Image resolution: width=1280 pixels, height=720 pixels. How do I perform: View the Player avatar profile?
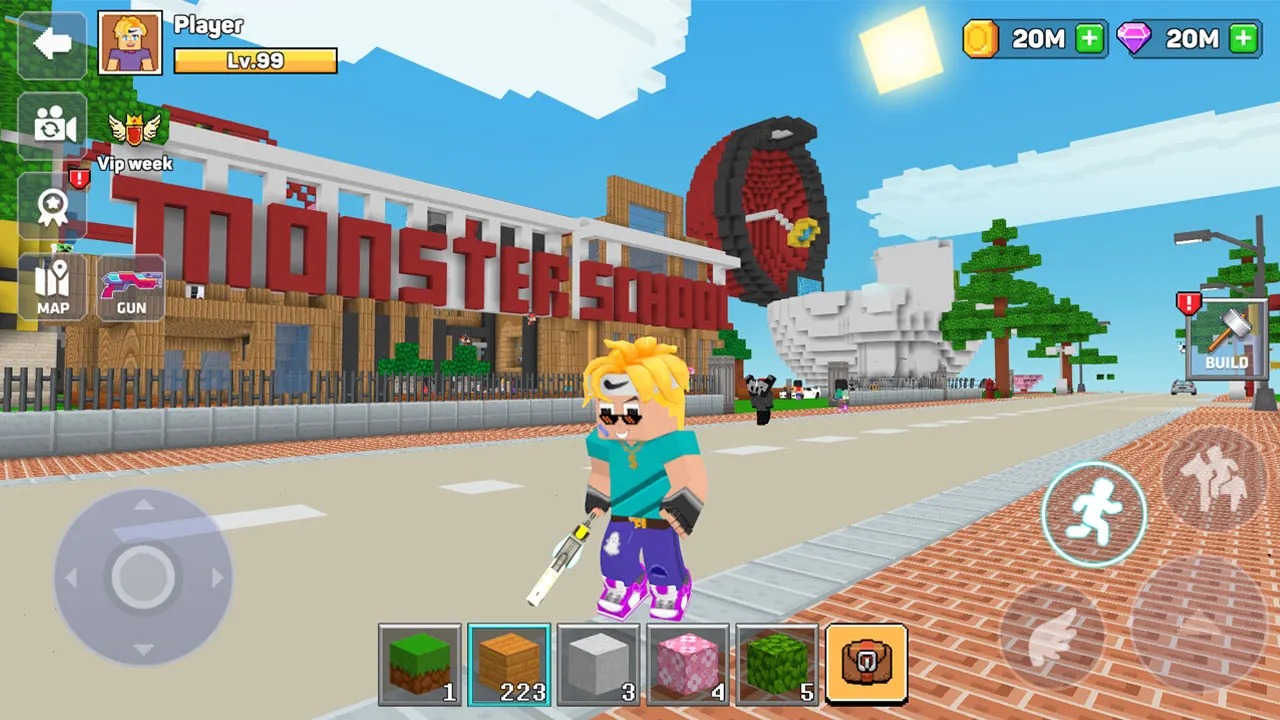[x=131, y=44]
